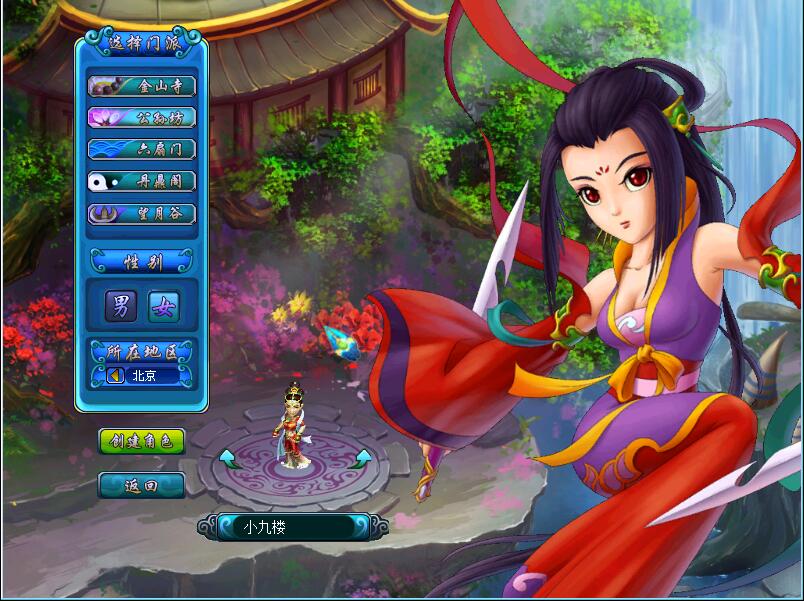Choose the 望月谷 faction
This screenshot has height=601, width=804.
[x=141, y=214]
